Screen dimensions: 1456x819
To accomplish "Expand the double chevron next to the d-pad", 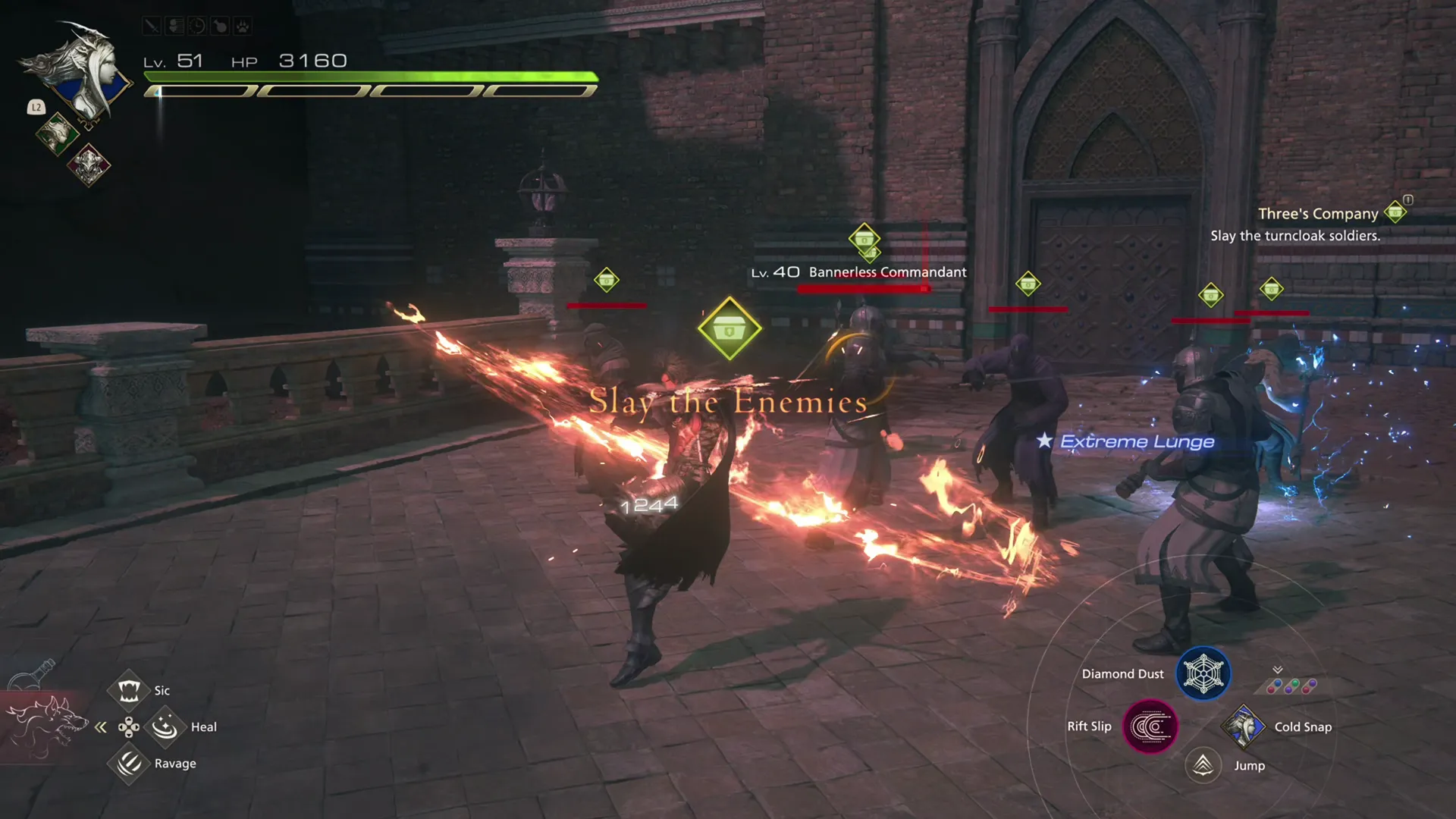I will click(100, 726).
